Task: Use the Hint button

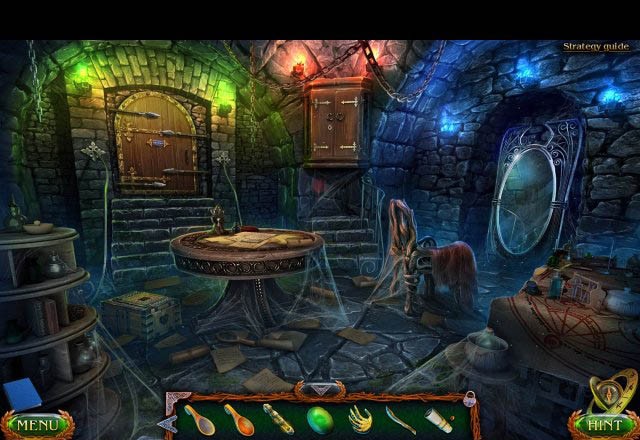Action: (603, 425)
